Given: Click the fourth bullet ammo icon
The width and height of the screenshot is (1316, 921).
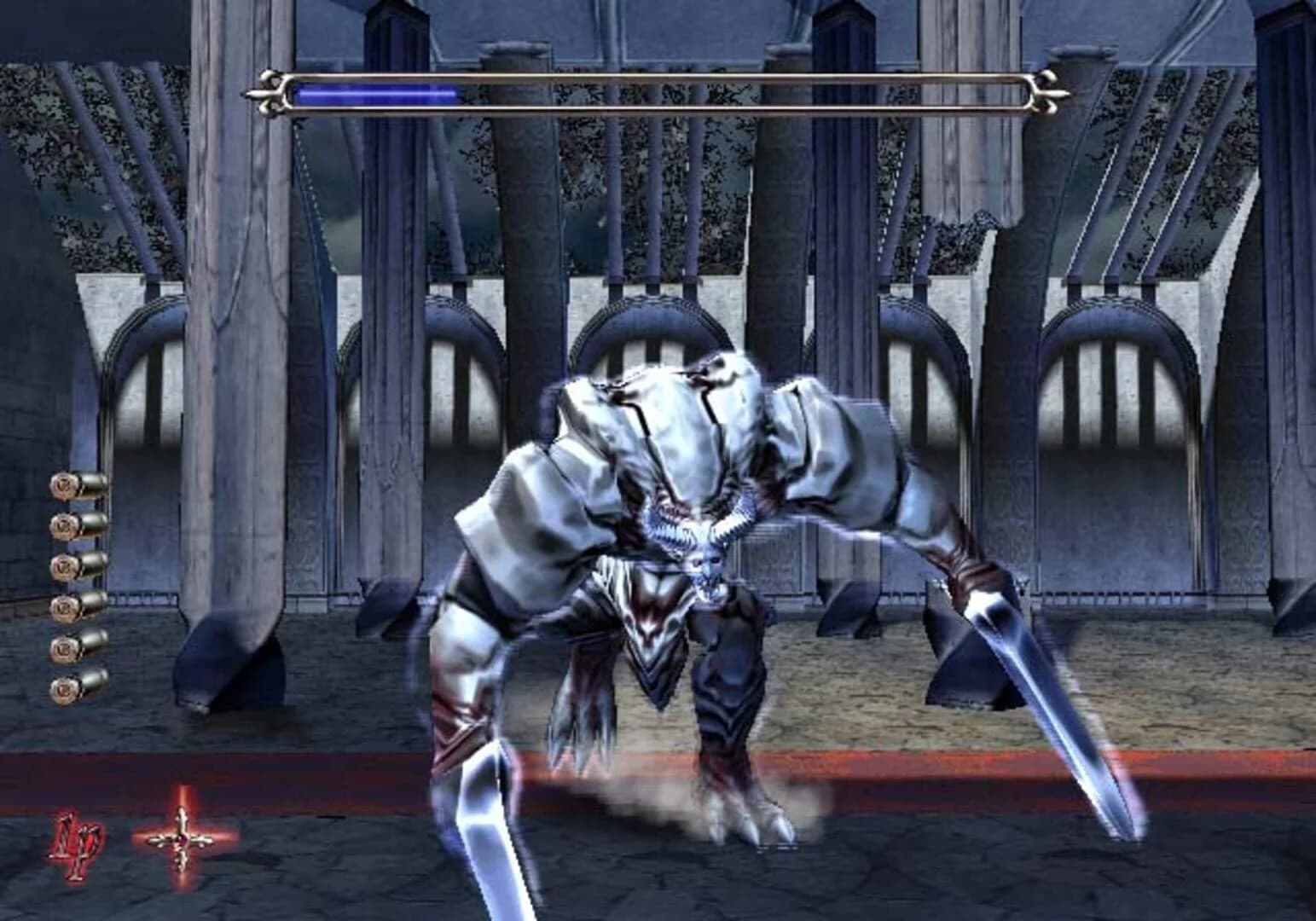Looking at the screenshot, I should click(x=77, y=608).
